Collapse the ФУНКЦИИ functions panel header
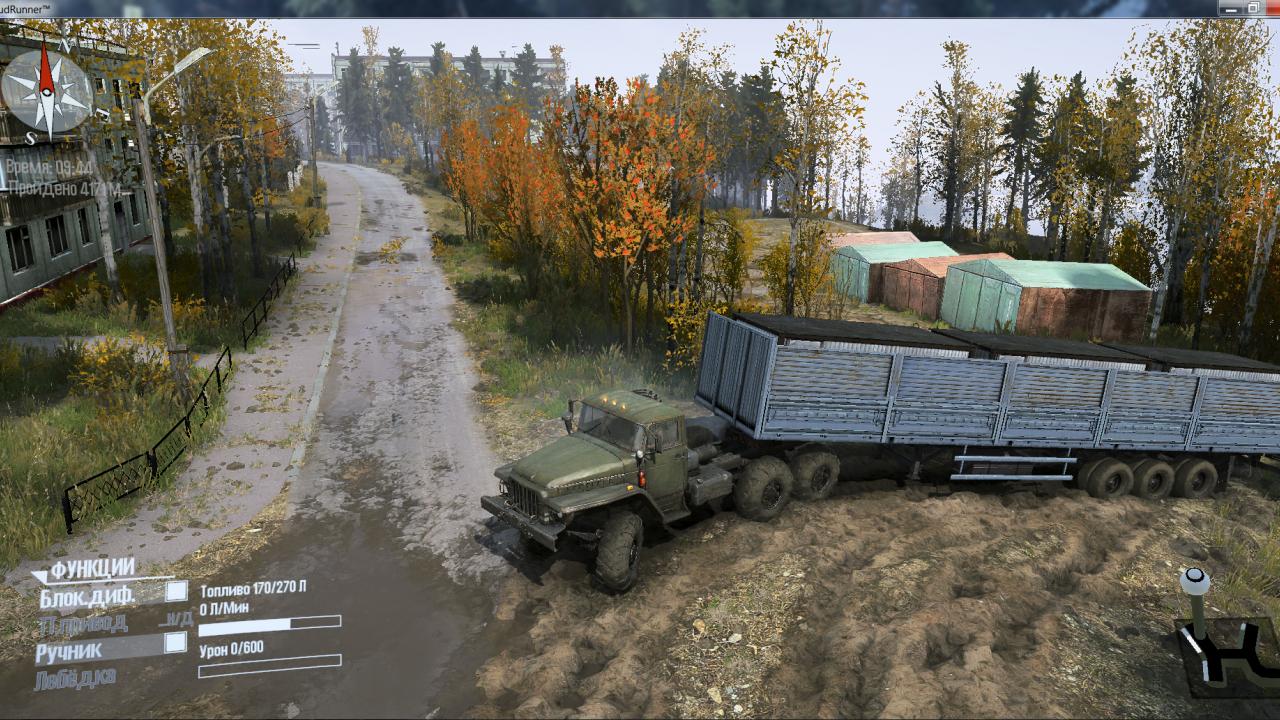The image size is (1280, 720). [90, 569]
